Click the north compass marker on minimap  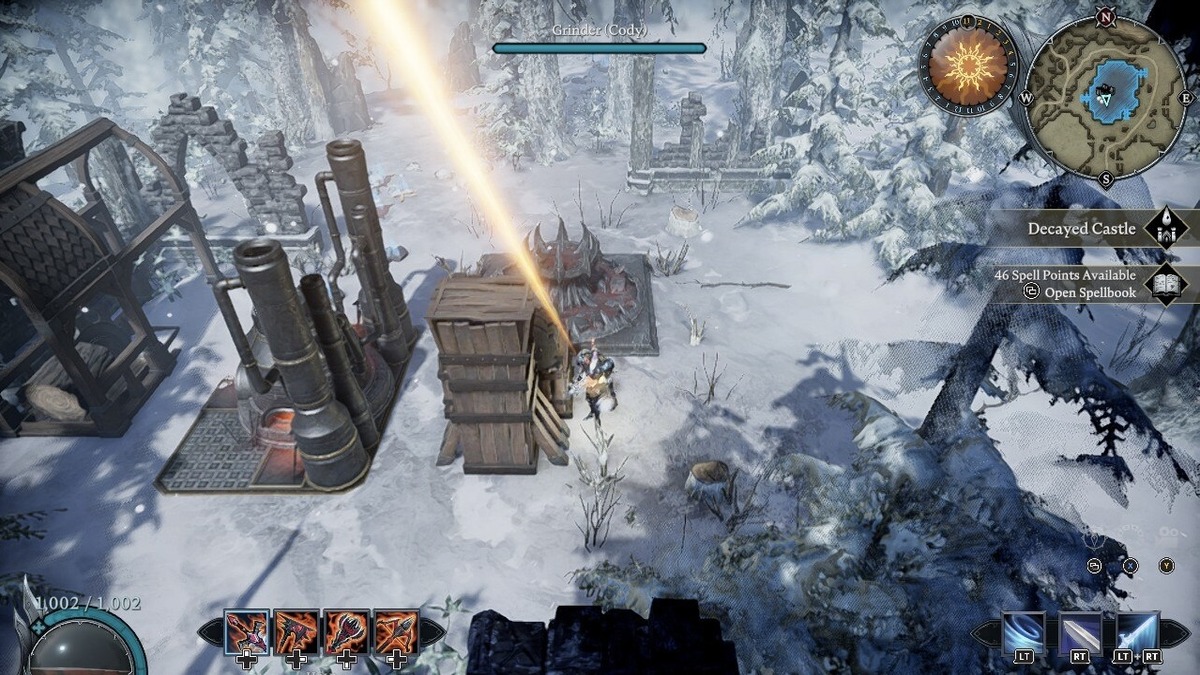click(x=1105, y=16)
